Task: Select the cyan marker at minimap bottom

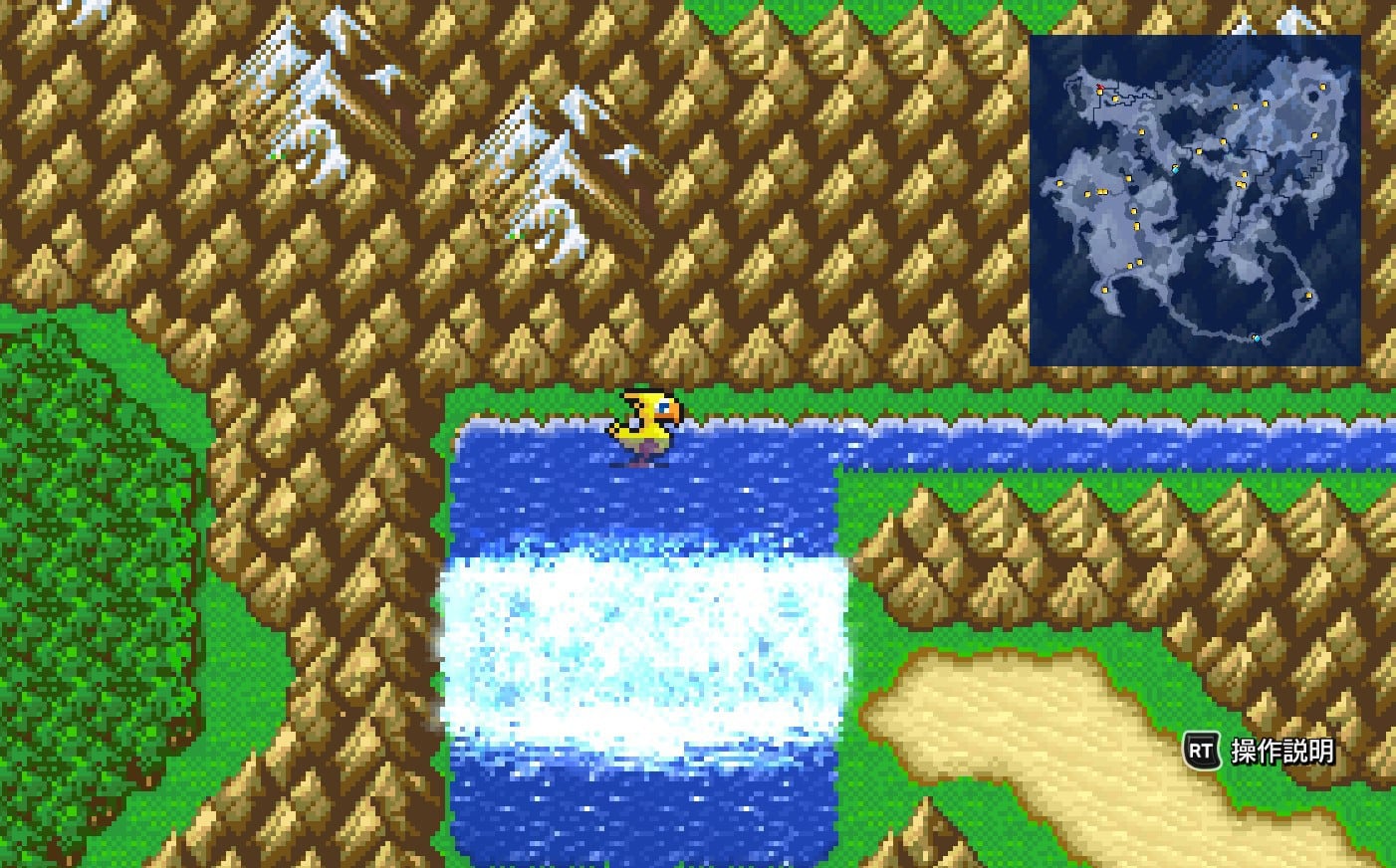Action: 1257,338
